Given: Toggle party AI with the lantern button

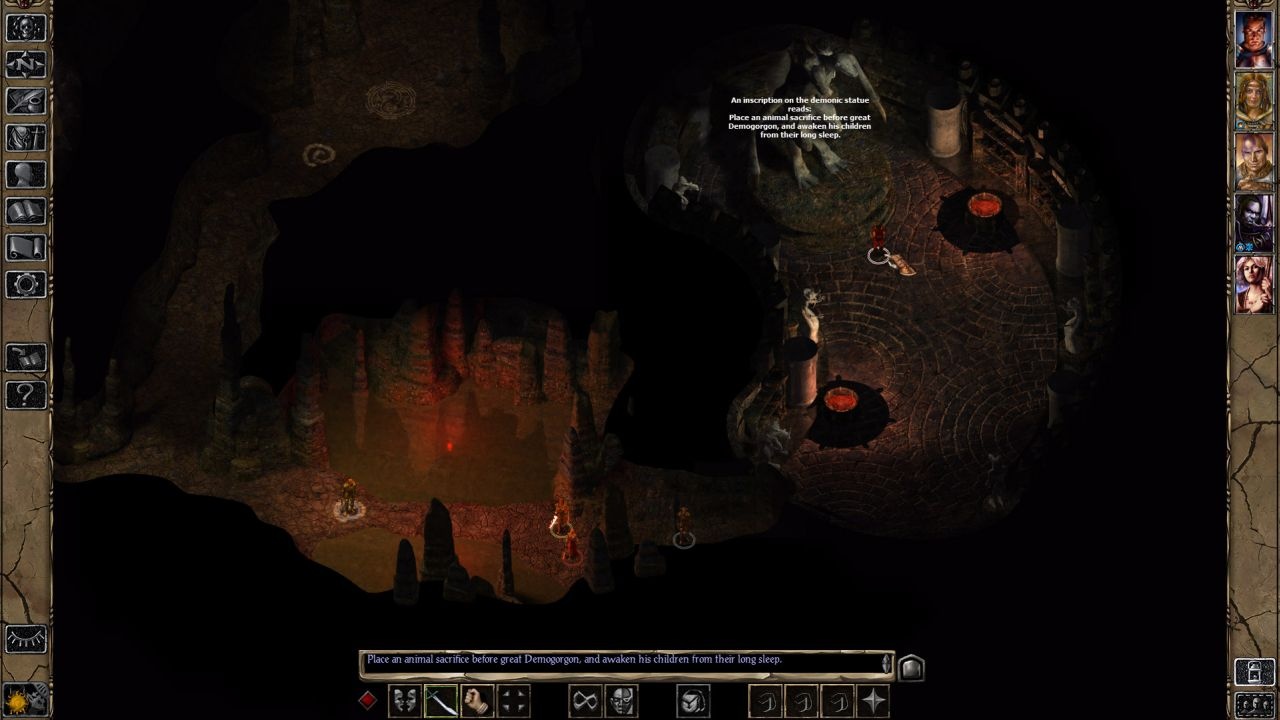Looking at the screenshot, I should 1254,671.
